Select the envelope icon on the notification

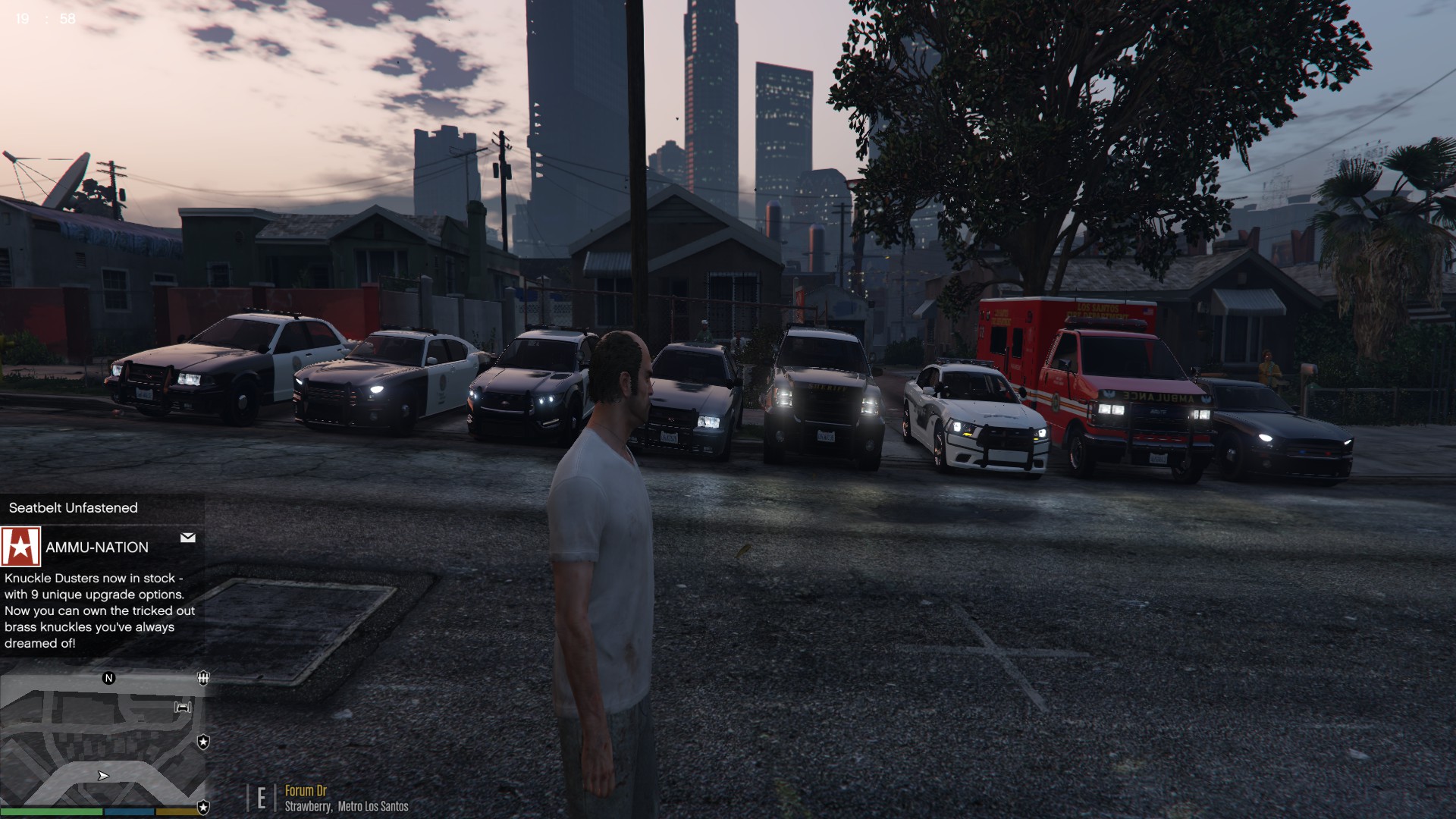(188, 538)
